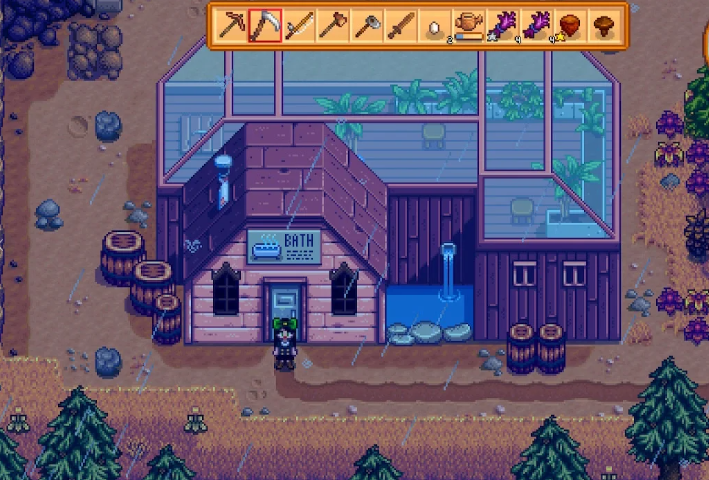
Task: Select the scythe hotbar slot
Action: pyautogui.click(x=265, y=25)
